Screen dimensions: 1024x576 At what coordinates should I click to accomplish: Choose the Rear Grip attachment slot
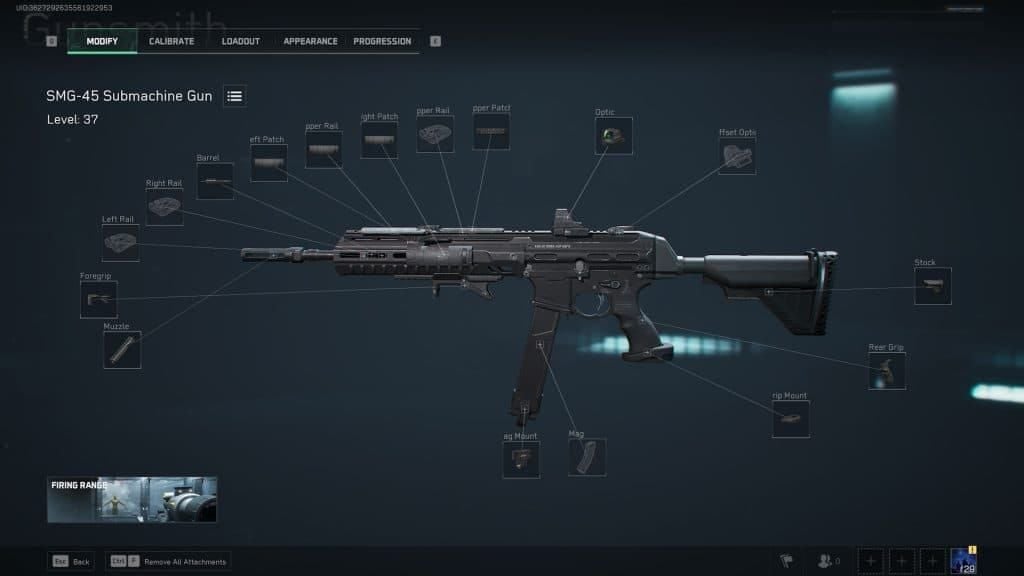(x=887, y=371)
